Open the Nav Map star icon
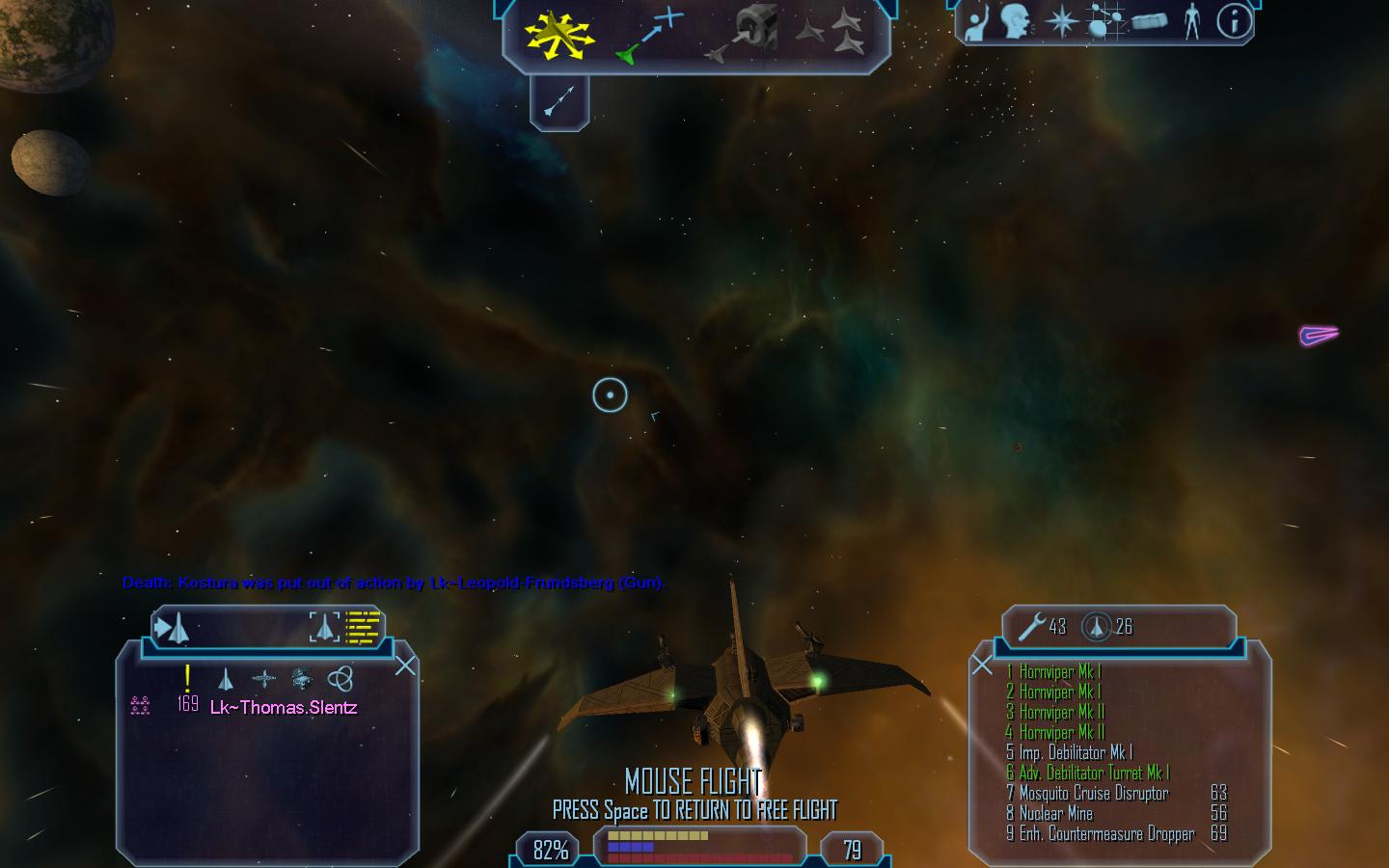 [x=1061, y=21]
